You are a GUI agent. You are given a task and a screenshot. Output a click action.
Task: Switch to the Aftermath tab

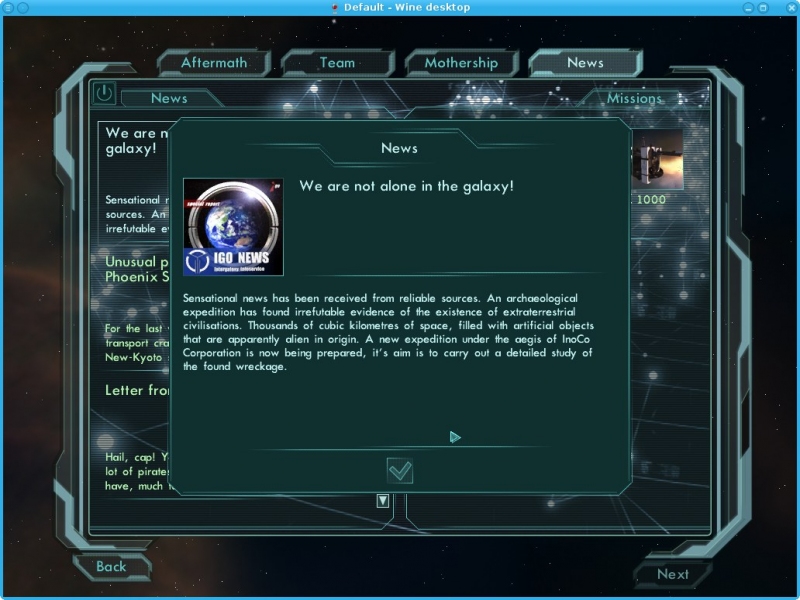214,63
